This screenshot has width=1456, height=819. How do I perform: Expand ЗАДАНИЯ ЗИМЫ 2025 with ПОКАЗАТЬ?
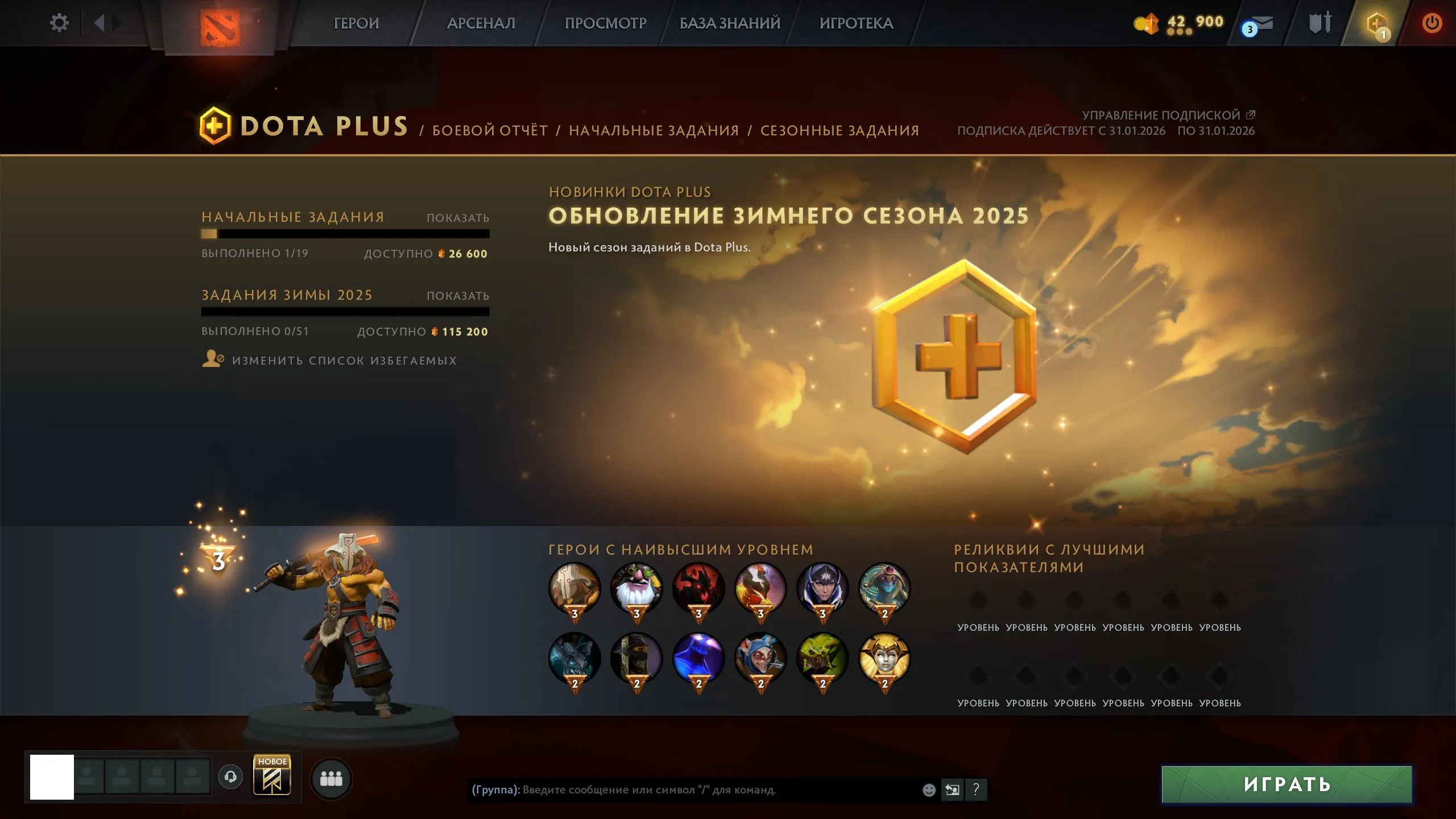(458, 295)
